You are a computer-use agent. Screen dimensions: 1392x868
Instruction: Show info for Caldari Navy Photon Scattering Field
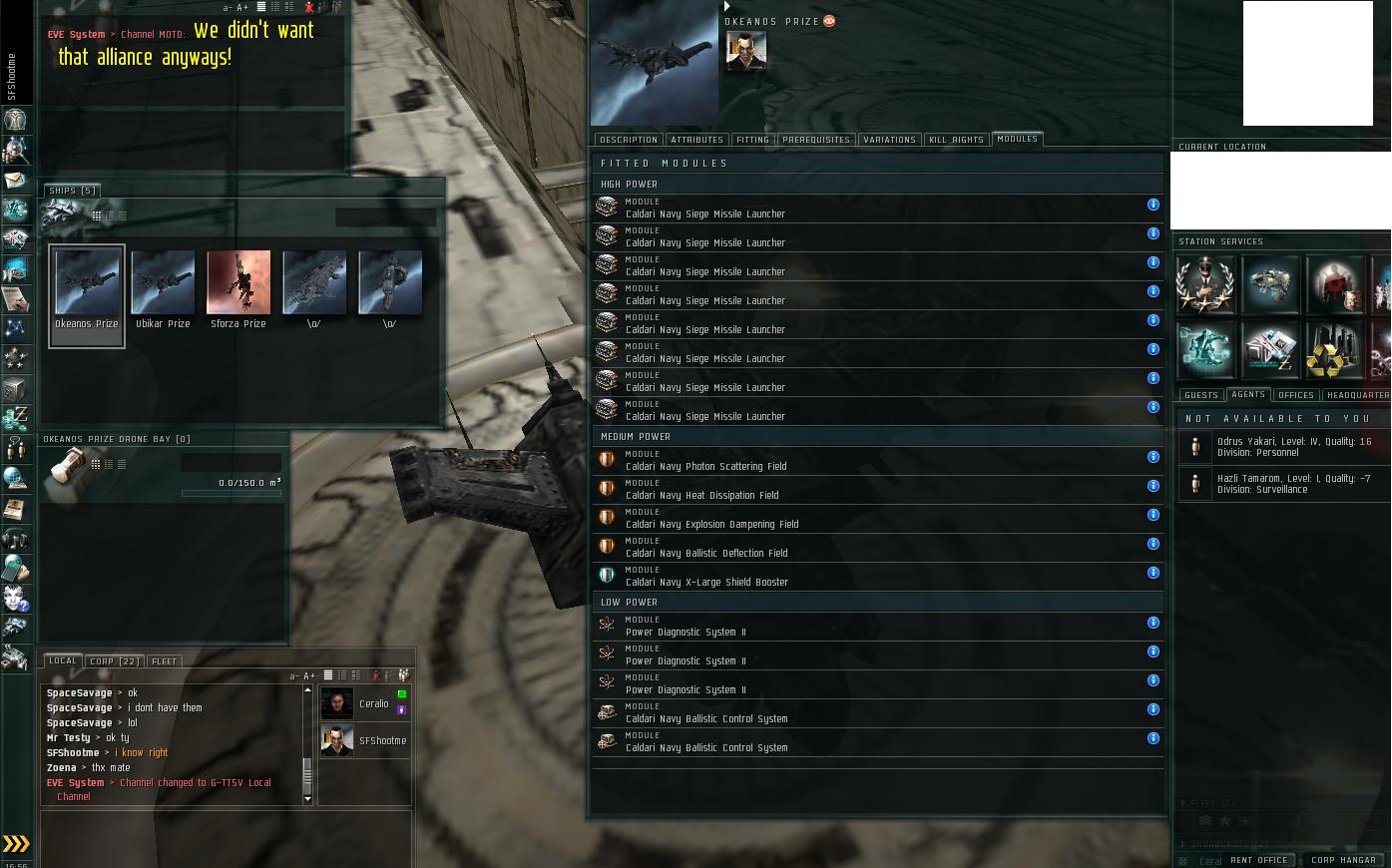pos(1153,457)
